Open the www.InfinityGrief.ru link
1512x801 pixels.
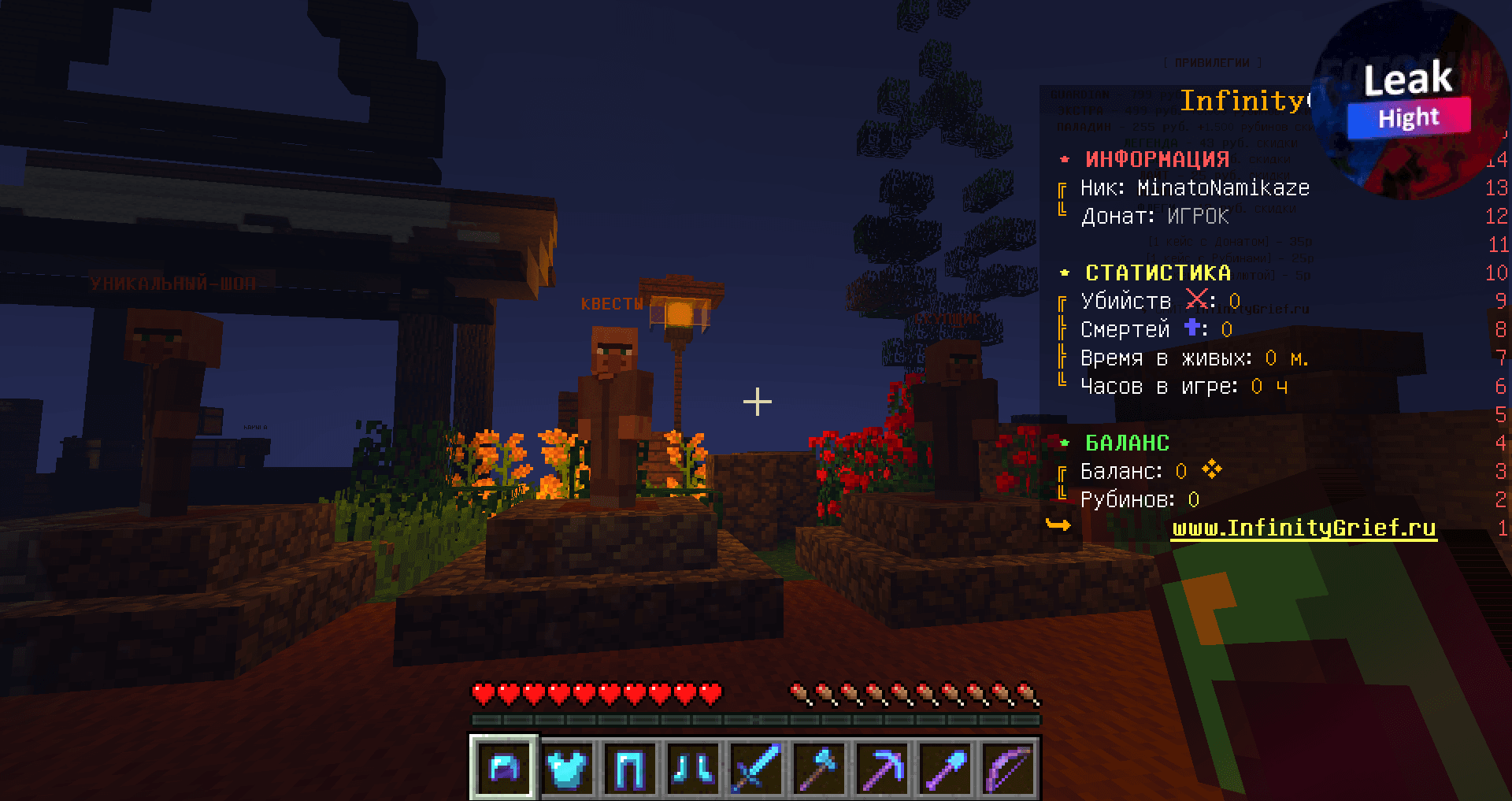click(1303, 528)
